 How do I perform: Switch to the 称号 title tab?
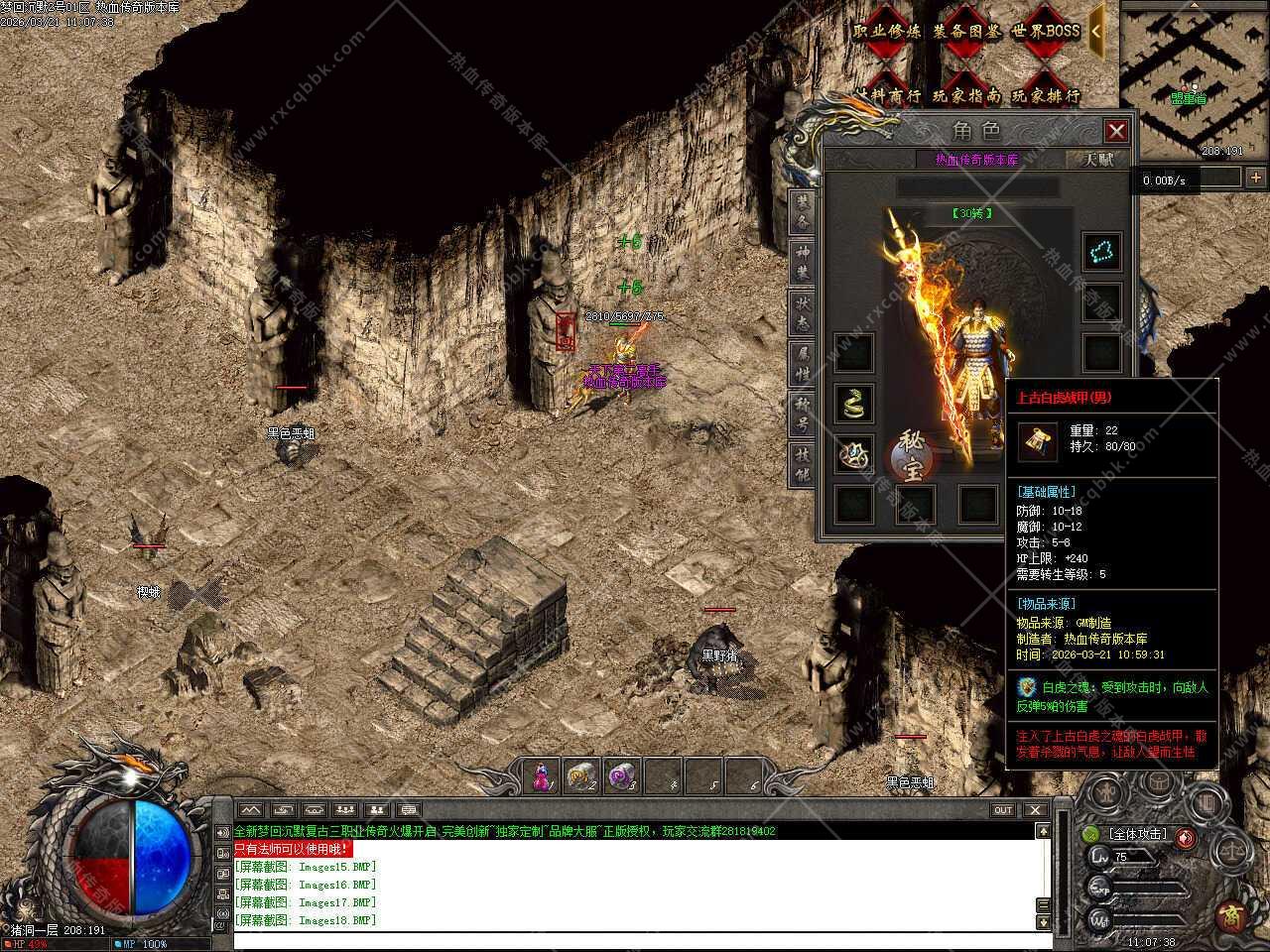coord(802,415)
